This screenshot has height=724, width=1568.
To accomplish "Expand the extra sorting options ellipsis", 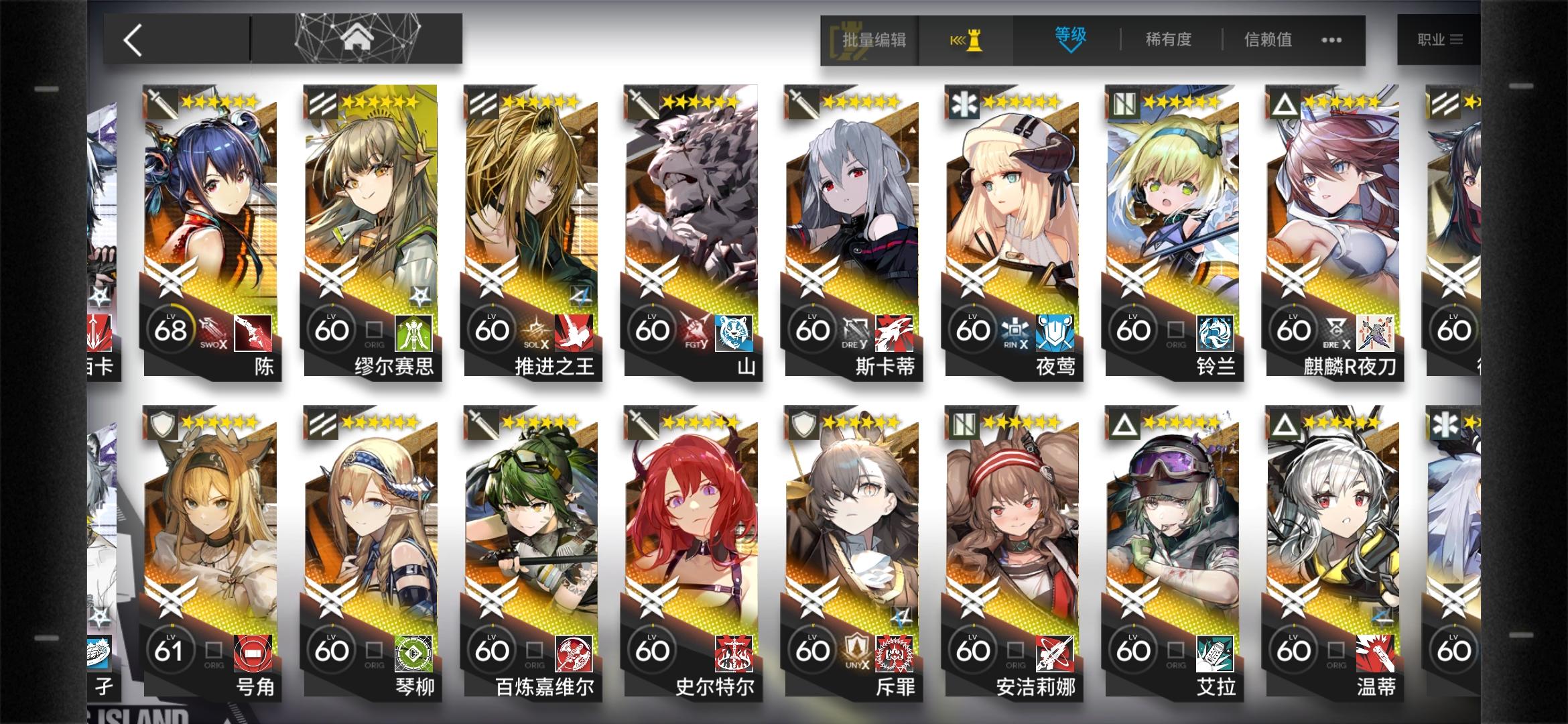I will pyautogui.click(x=1333, y=40).
